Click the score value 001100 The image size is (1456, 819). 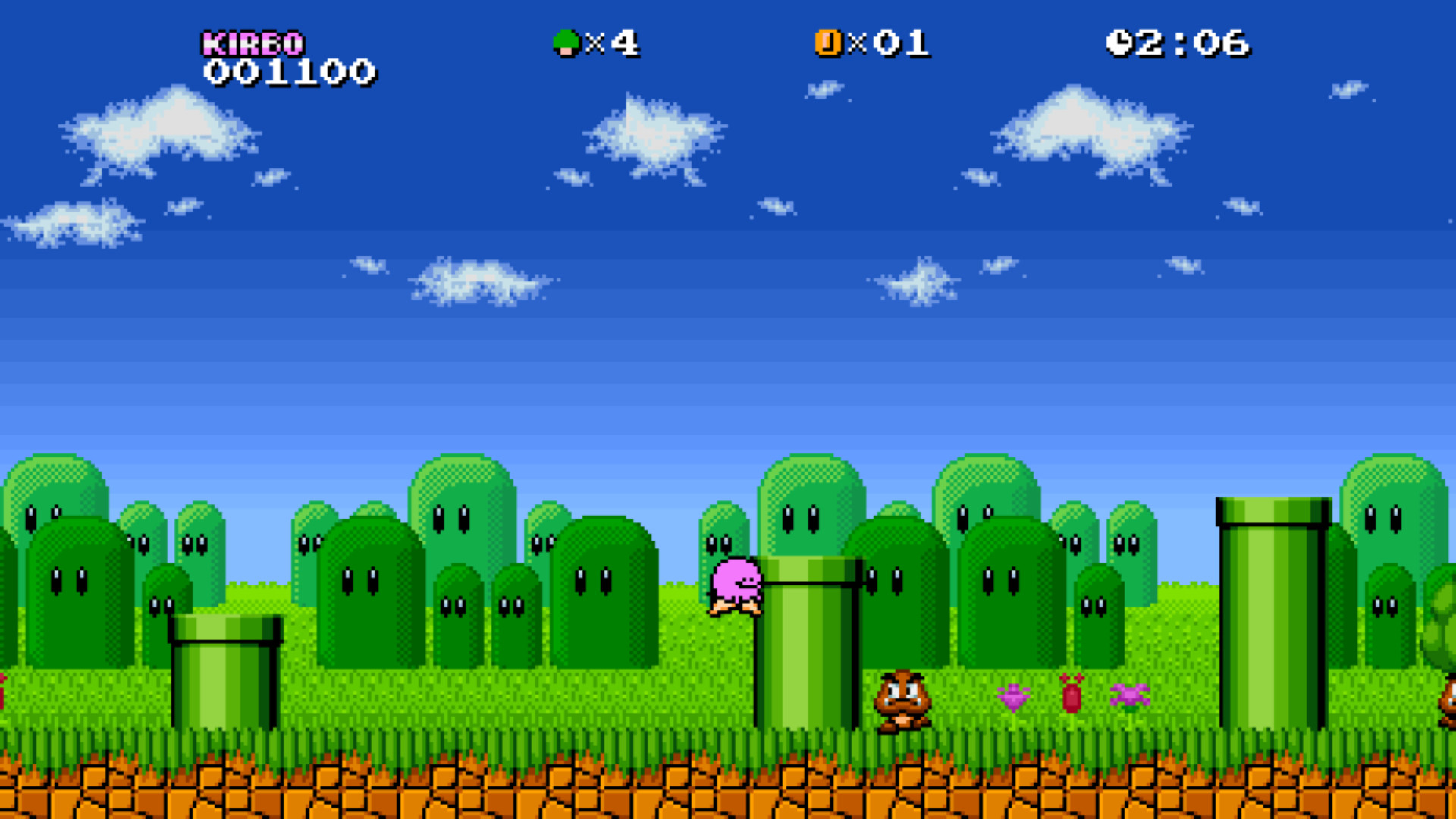click(x=290, y=72)
